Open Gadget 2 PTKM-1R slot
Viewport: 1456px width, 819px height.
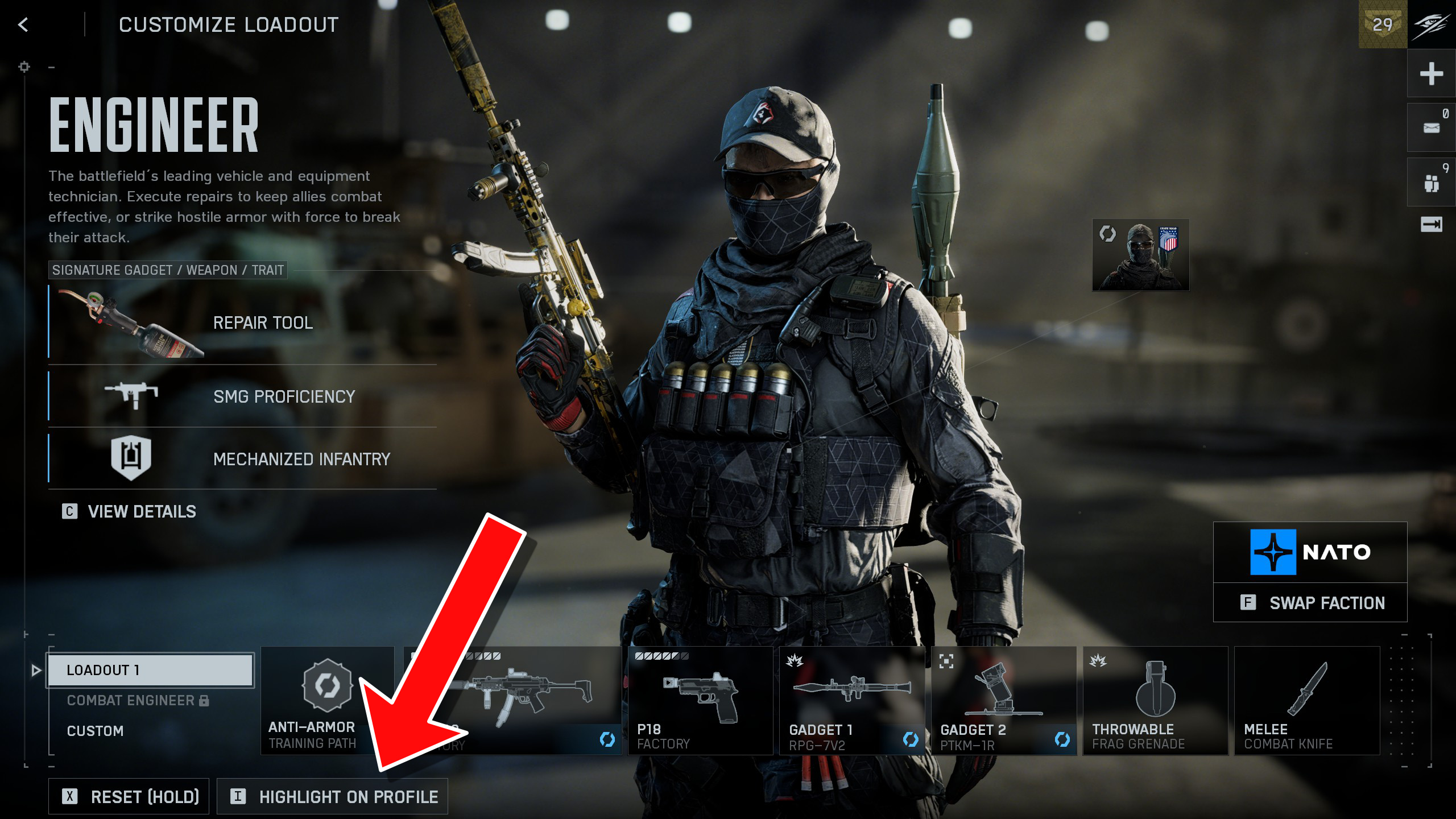[x=1003, y=700]
